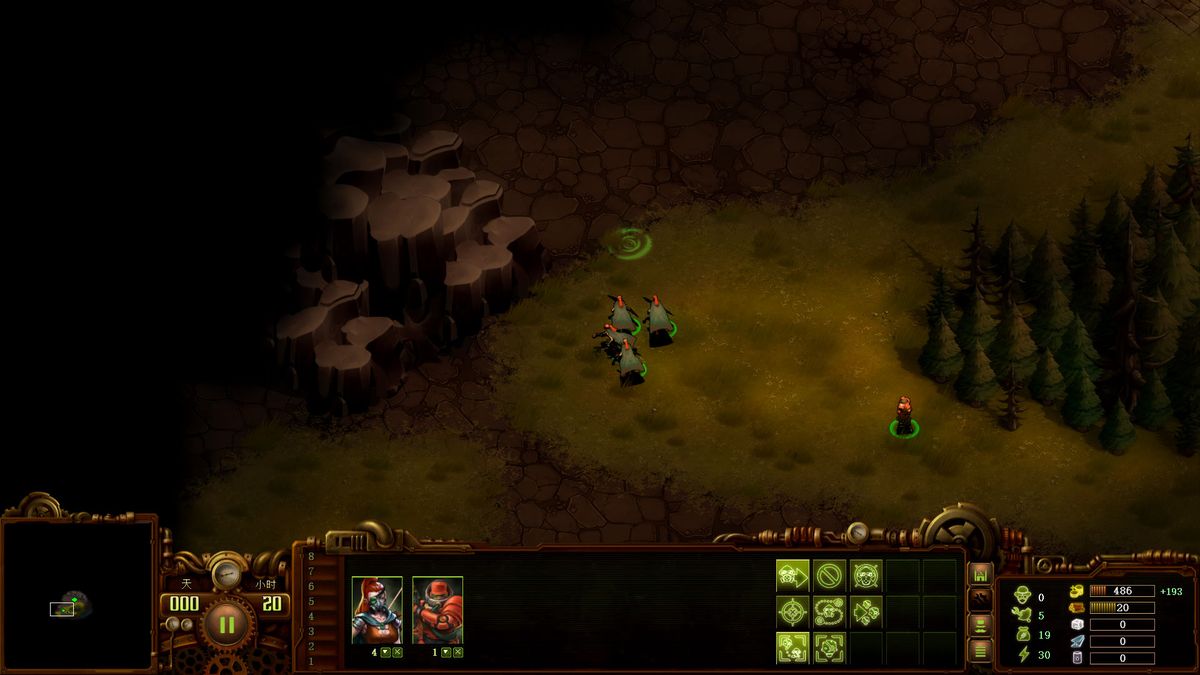
Task: Select control group number 8
Action: pyautogui.click(x=311, y=556)
